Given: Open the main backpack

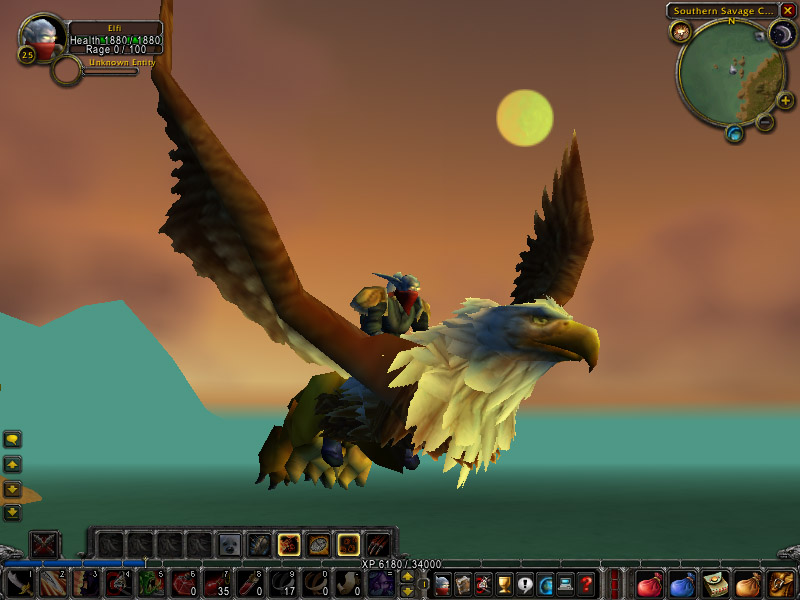Looking at the screenshot, I should [x=781, y=583].
